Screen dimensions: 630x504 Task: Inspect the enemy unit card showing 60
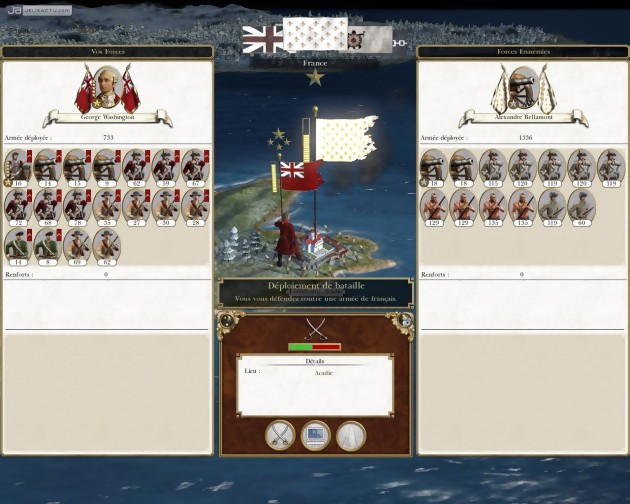[582, 206]
